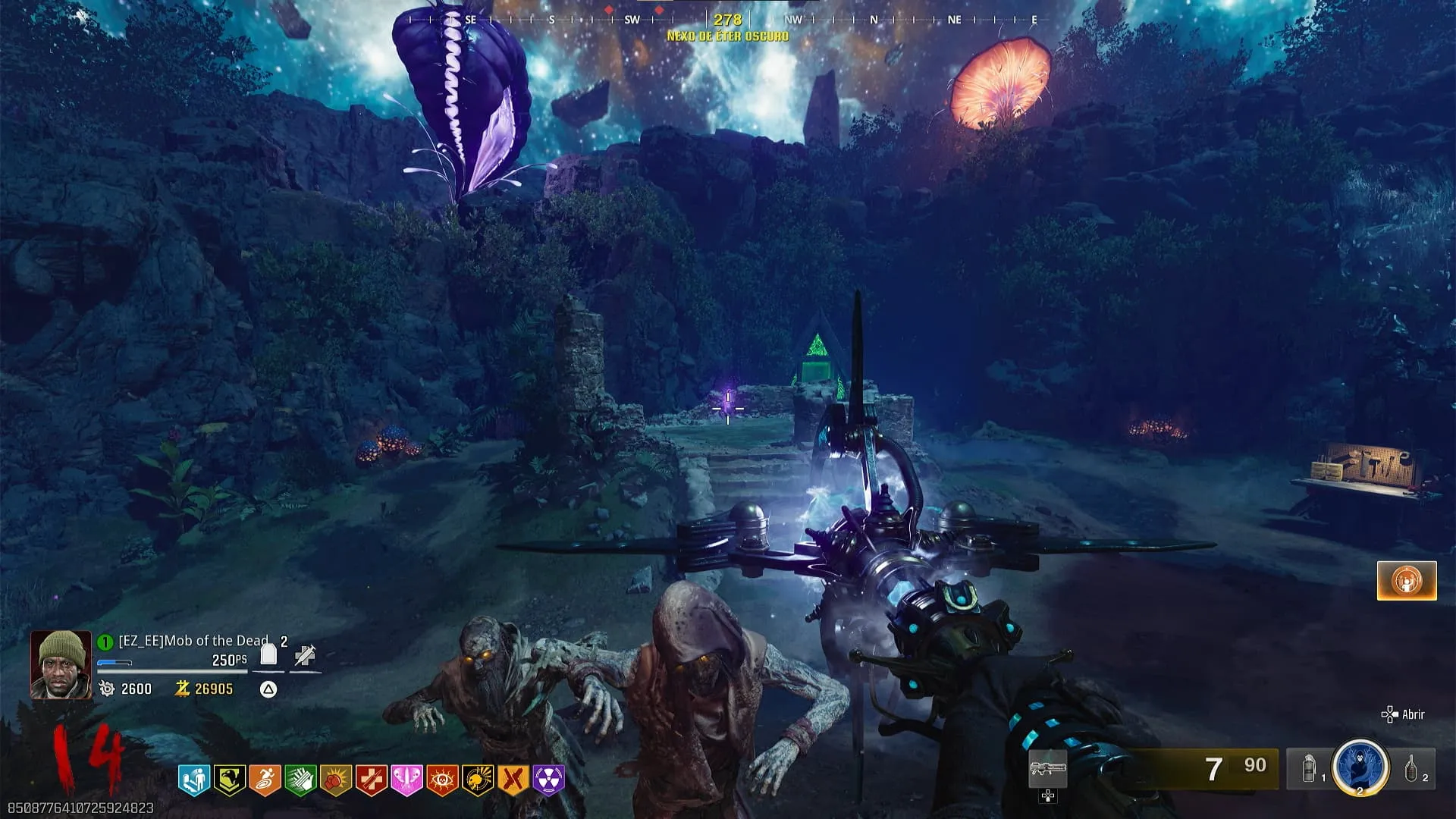Select the blue Quick Revive perk icon

[193, 780]
